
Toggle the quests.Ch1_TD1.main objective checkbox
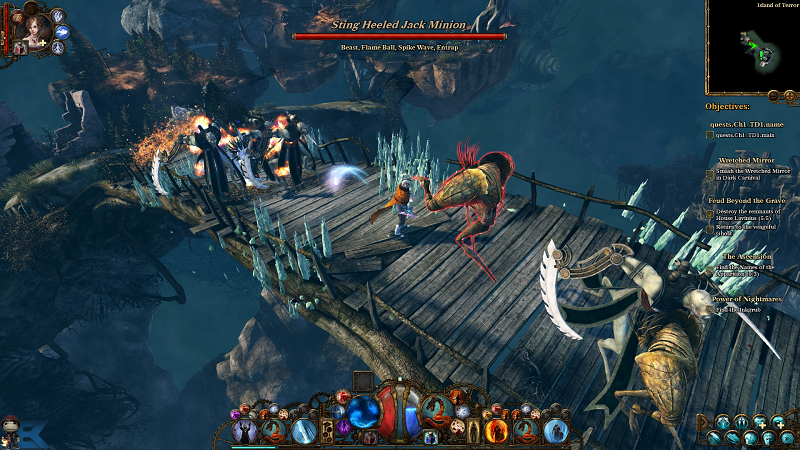[709, 134]
